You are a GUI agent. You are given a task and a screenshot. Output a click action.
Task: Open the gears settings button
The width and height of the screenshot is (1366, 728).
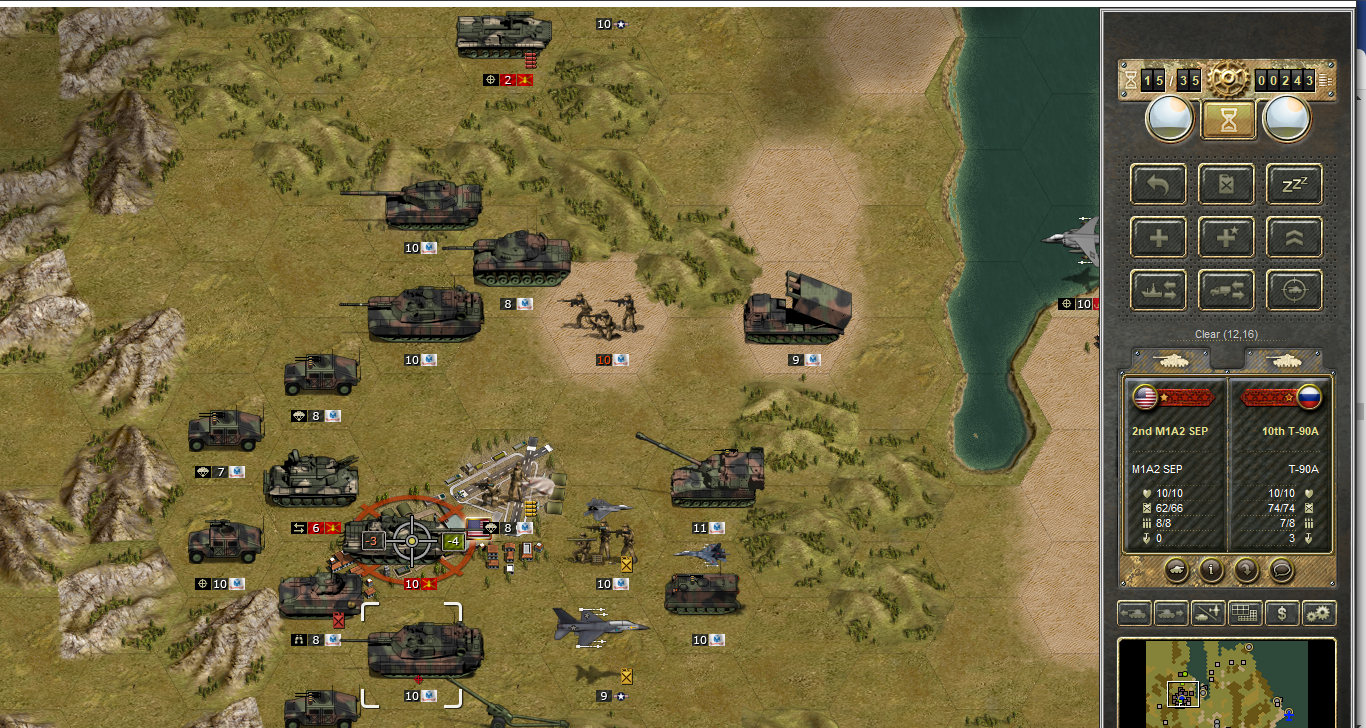[x=1320, y=613]
